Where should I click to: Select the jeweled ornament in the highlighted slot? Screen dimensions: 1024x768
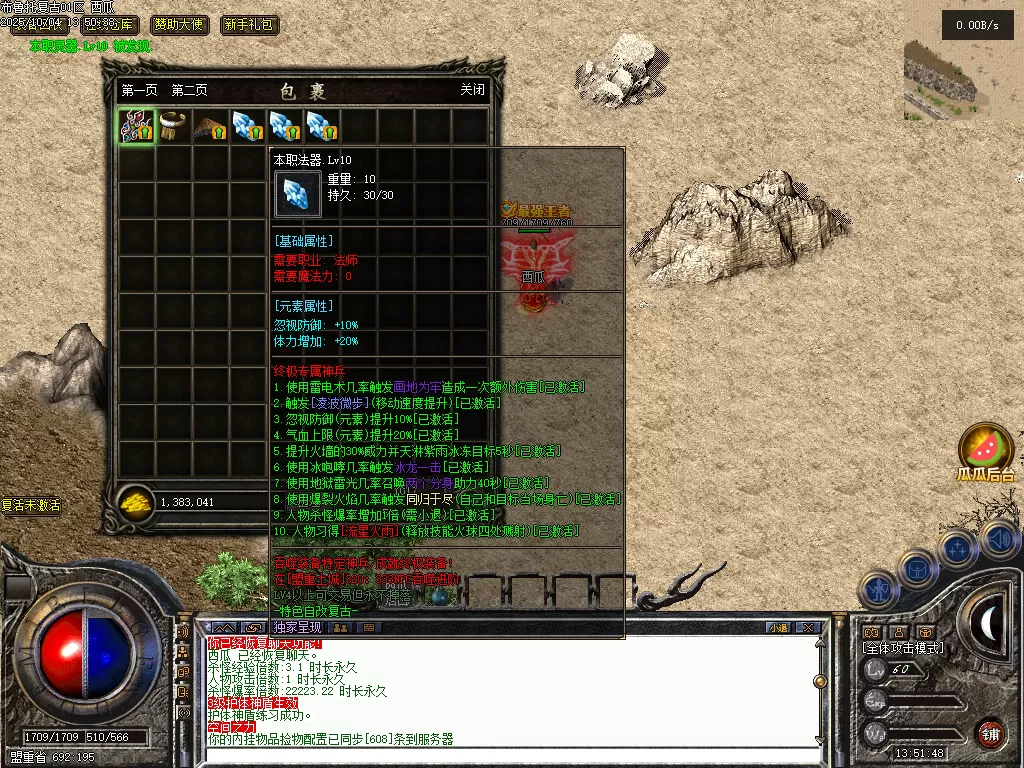tap(136, 127)
